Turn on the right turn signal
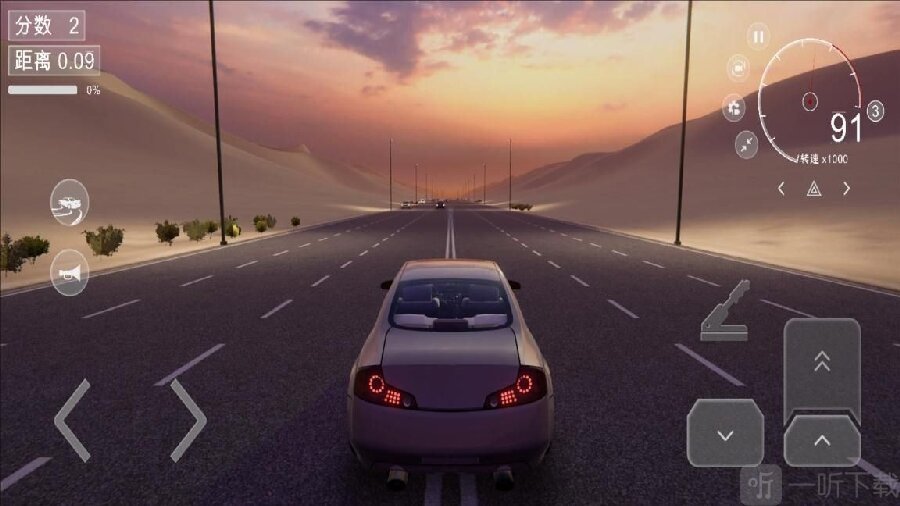Screen dimensions: 900x506 [x=846, y=188]
